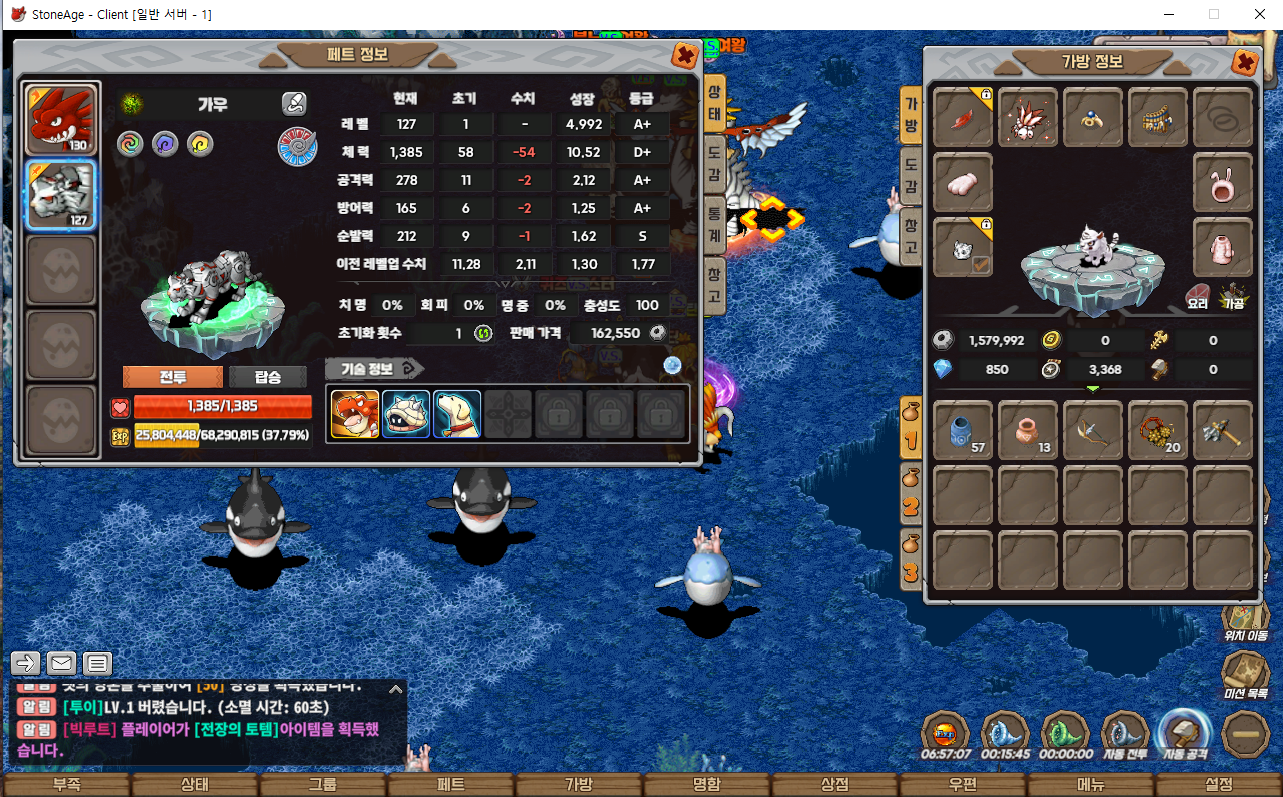Open the 미션 목록 mission list

click(1245, 674)
